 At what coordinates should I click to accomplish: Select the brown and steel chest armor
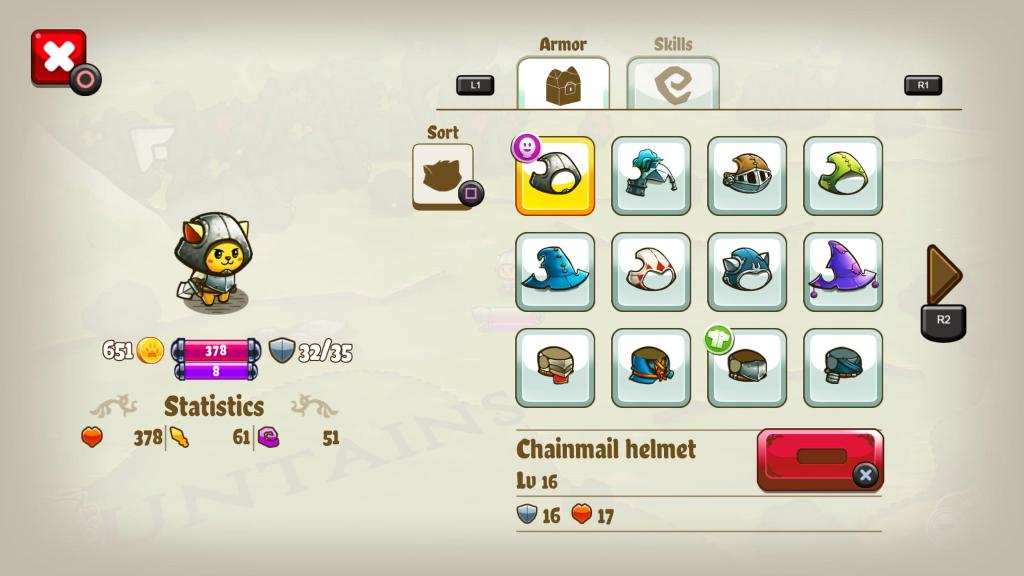click(747, 368)
